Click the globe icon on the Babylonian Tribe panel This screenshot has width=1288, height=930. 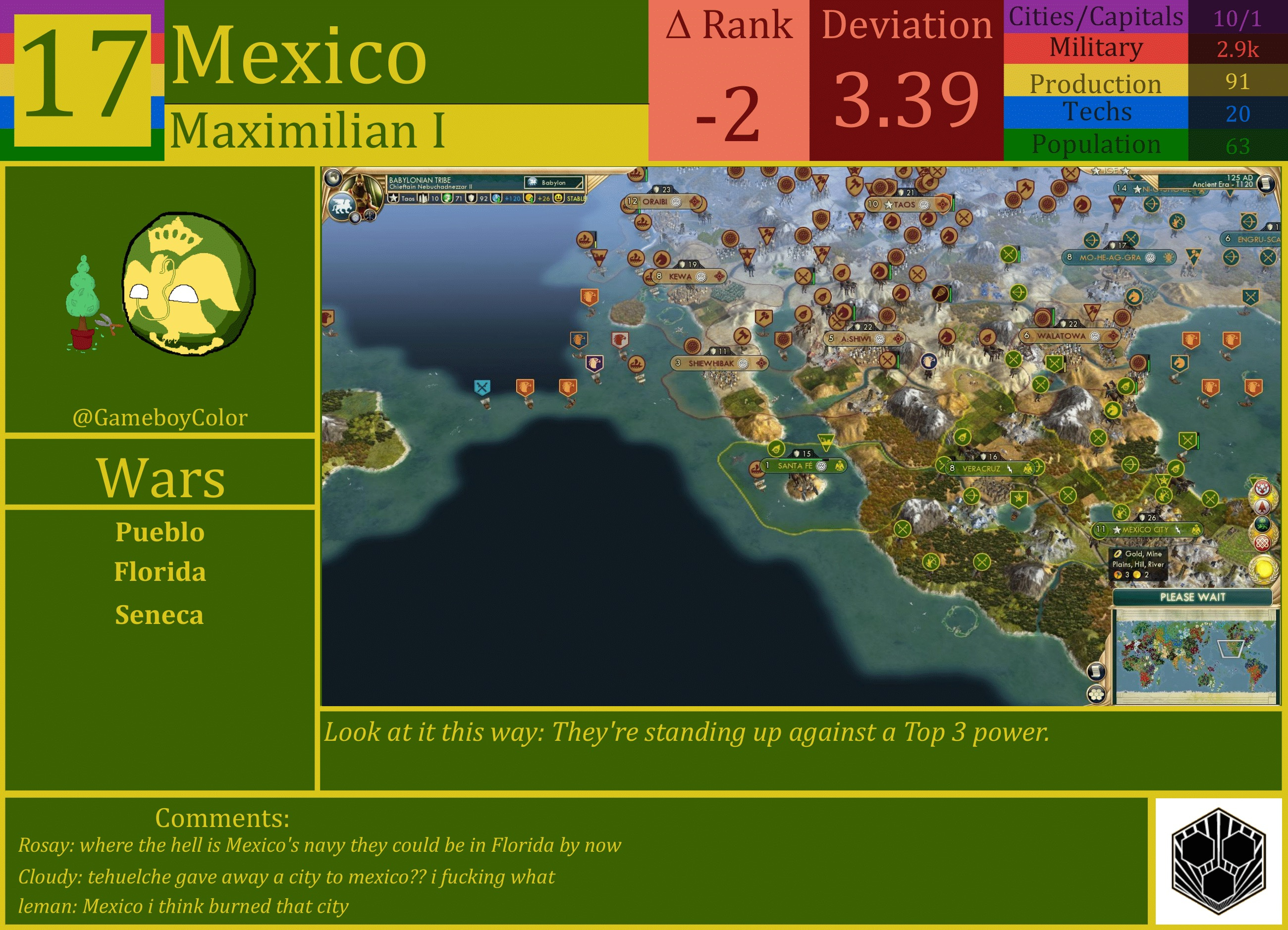pos(334,179)
